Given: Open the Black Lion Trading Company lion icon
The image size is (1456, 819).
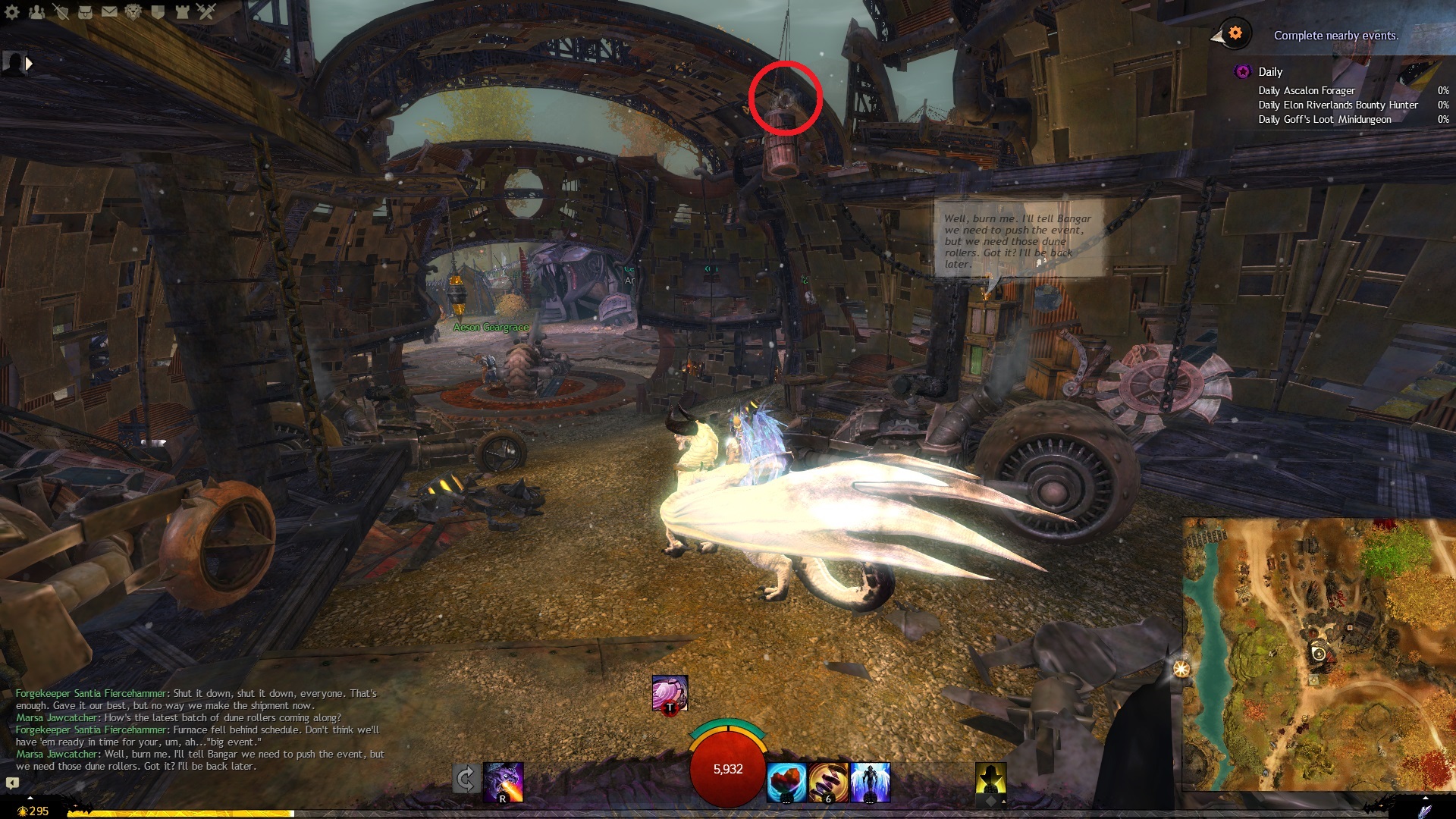Looking at the screenshot, I should pyautogui.click(x=133, y=11).
